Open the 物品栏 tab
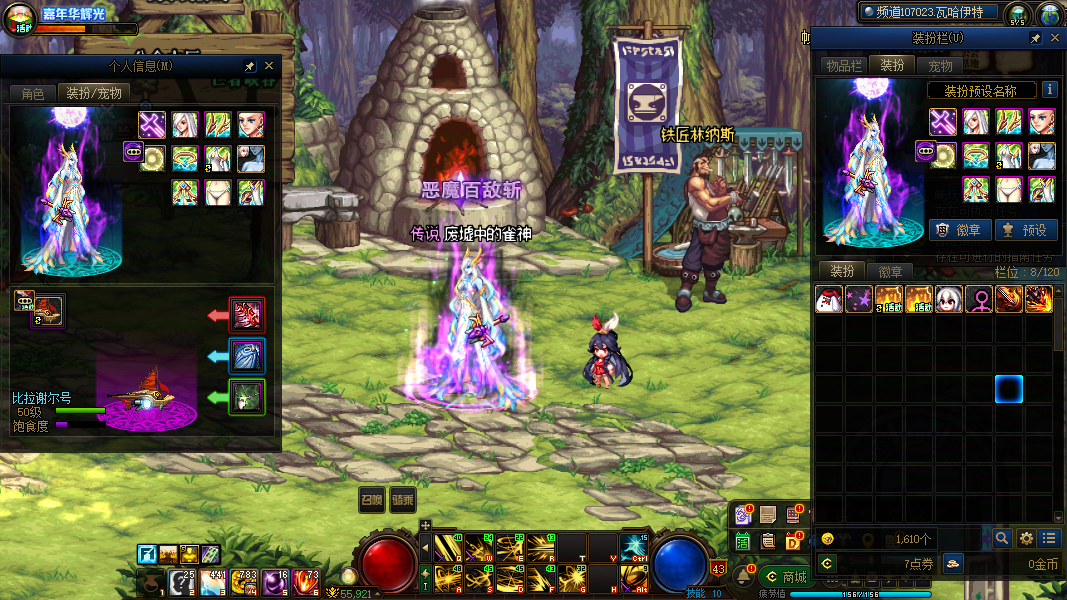The height and width of the screenshot is (600, 1067). pyautogui.click(x=843, y=66)
